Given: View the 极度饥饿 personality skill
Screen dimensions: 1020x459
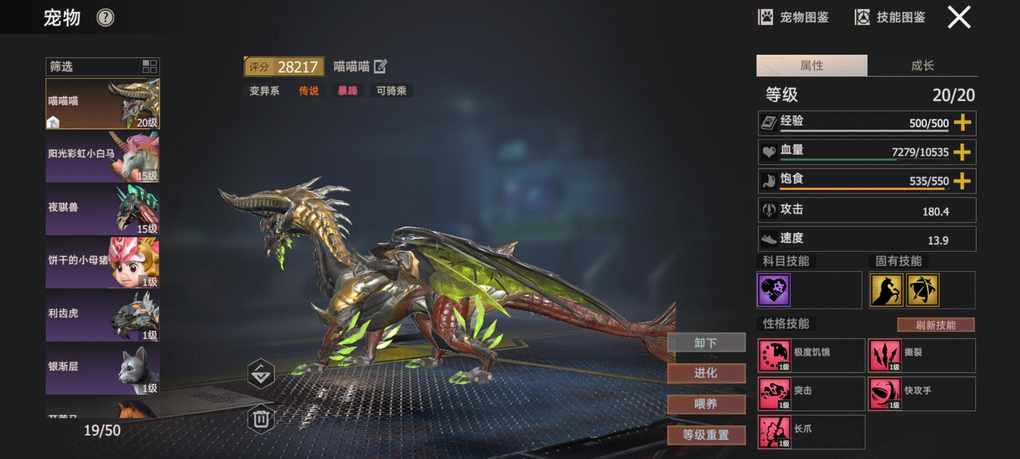Looking at the screenshot, I should click(810, 355).
